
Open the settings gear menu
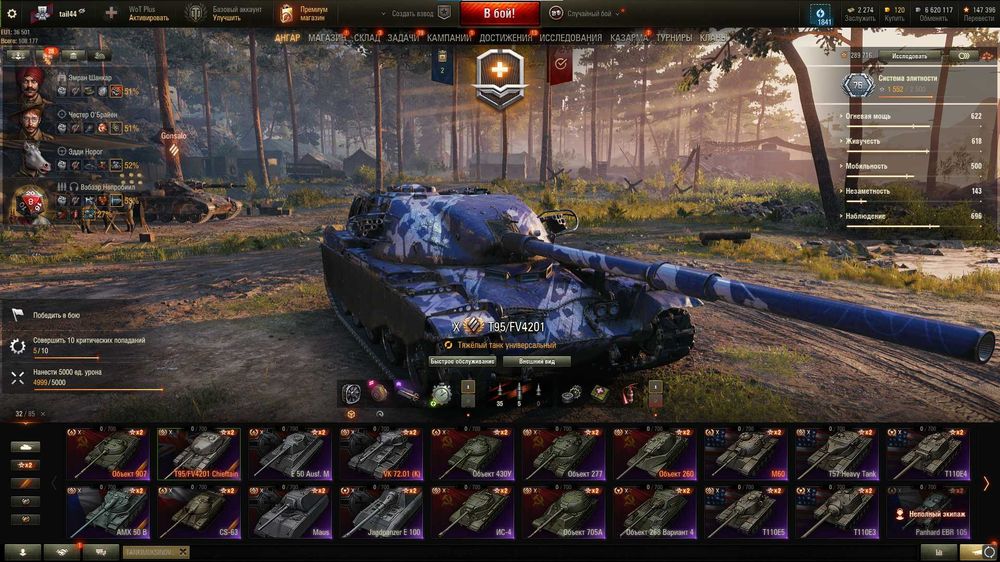(12, 14)
